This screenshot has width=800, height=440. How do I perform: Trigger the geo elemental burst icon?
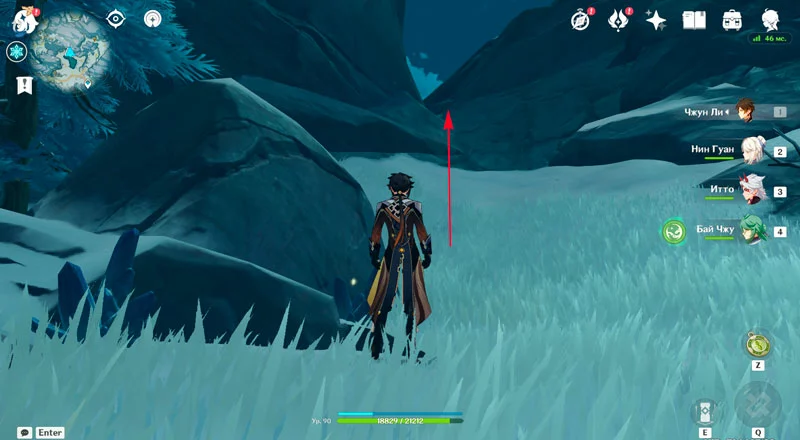click(x=758, y=405)
